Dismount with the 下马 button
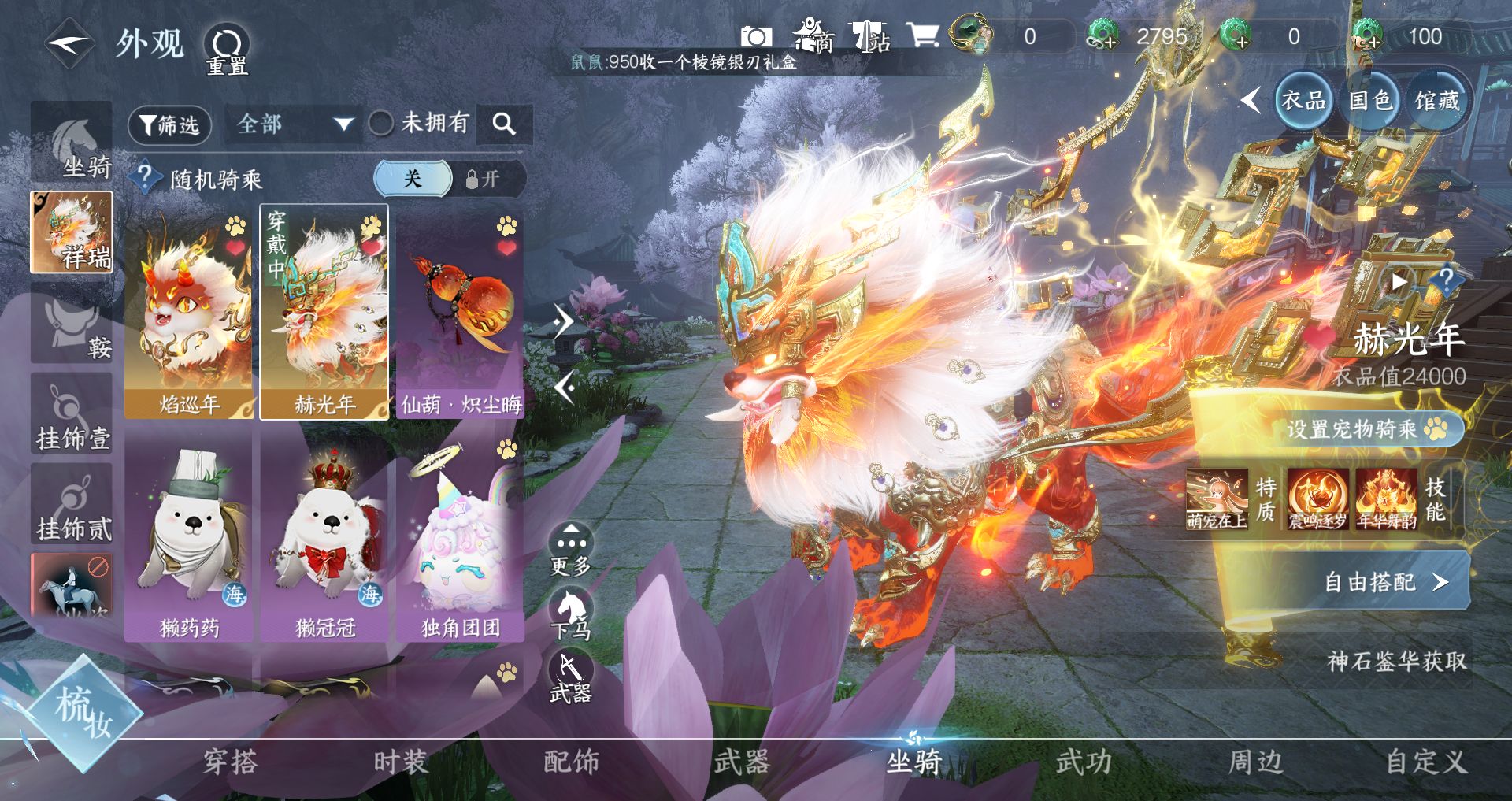 pyautogui.click(x=571, y=616)
